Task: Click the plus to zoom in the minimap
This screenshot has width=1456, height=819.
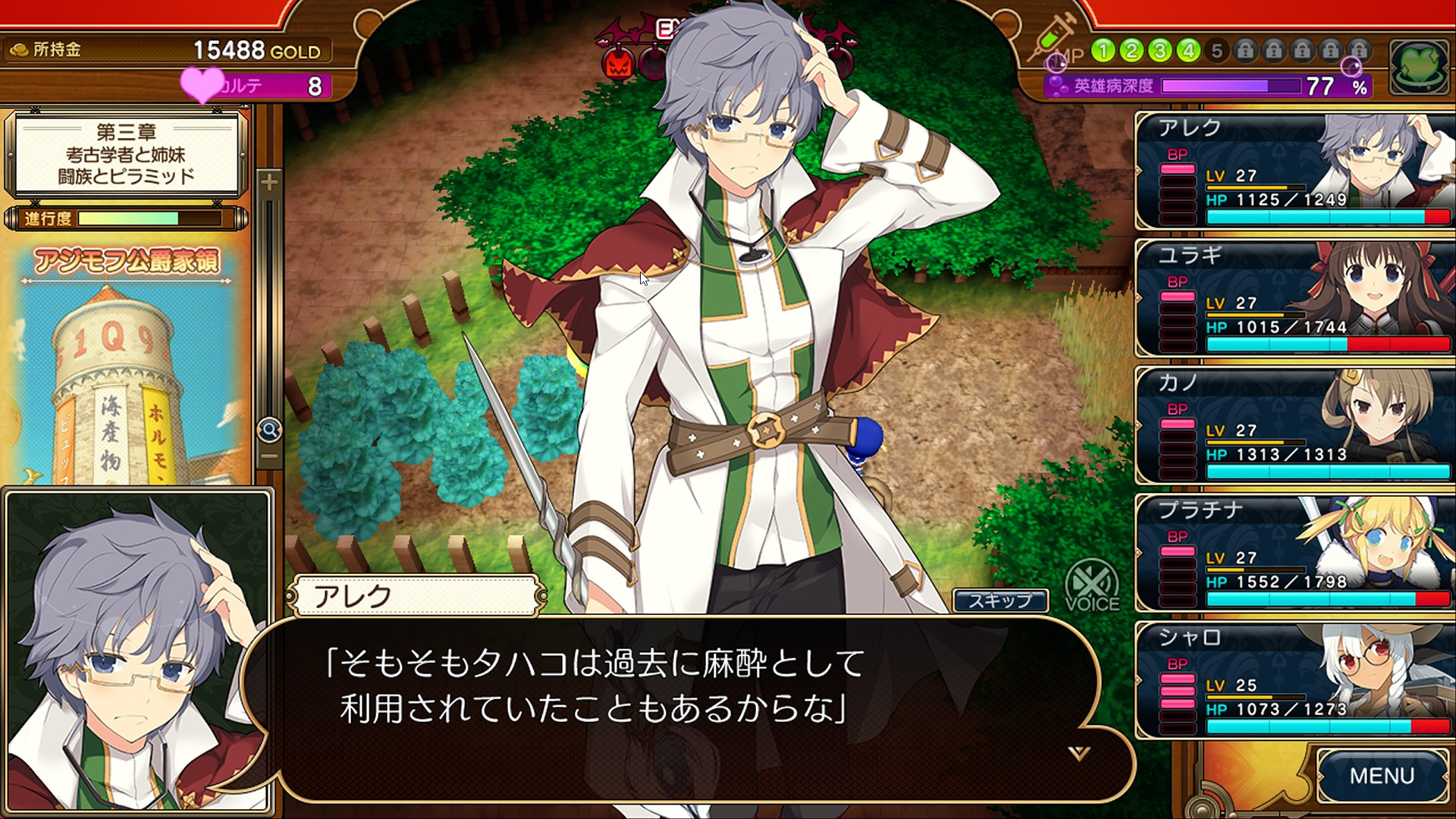Action: (271, 182)
